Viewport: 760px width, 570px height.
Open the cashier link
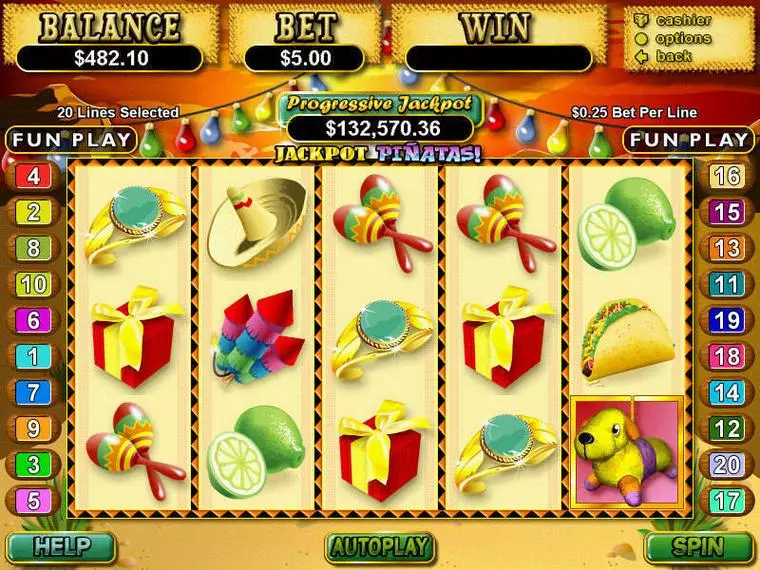pyautogui.click(x=683, y=20)
